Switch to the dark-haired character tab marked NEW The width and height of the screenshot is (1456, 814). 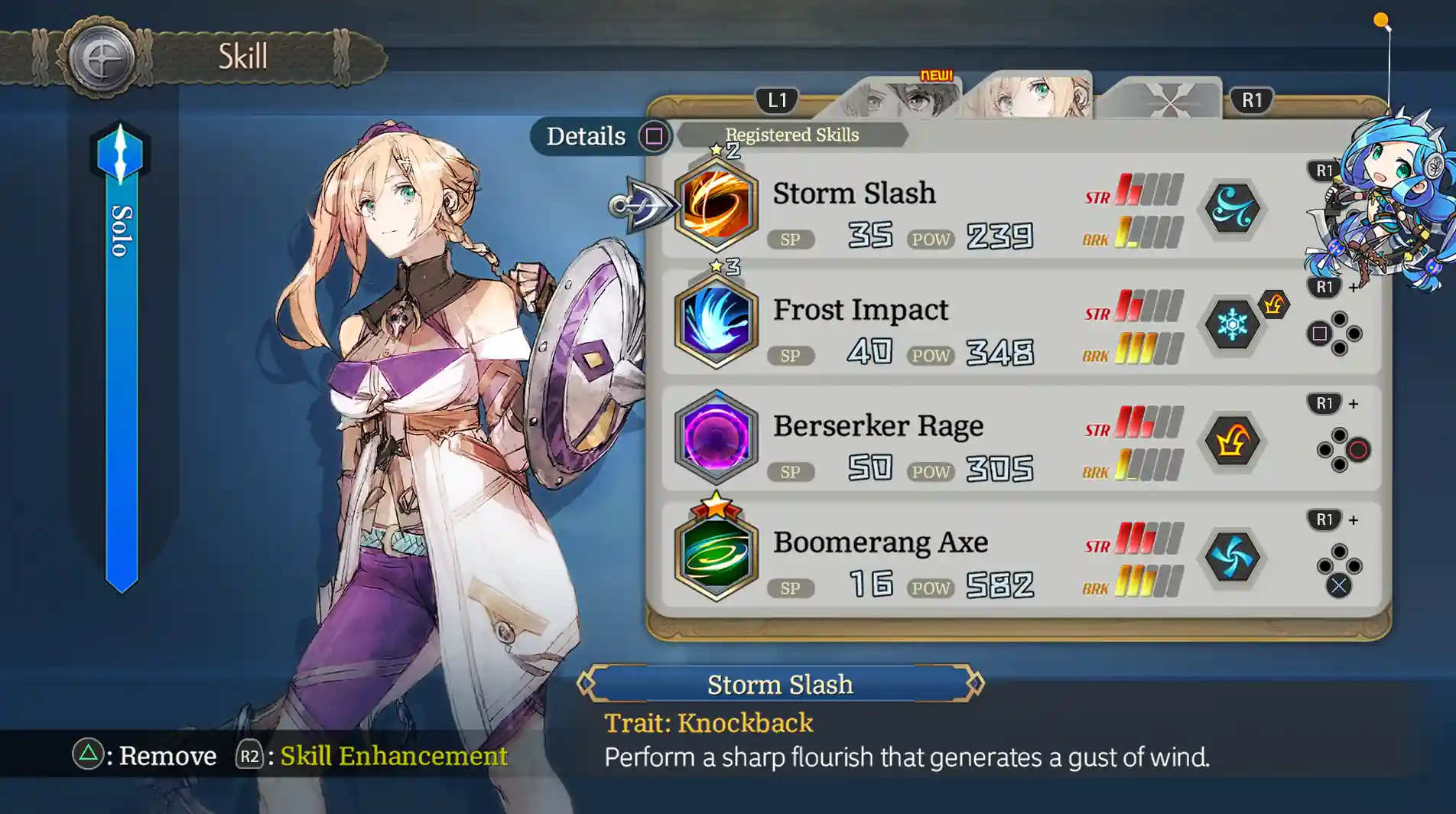(x=902, y=99)
